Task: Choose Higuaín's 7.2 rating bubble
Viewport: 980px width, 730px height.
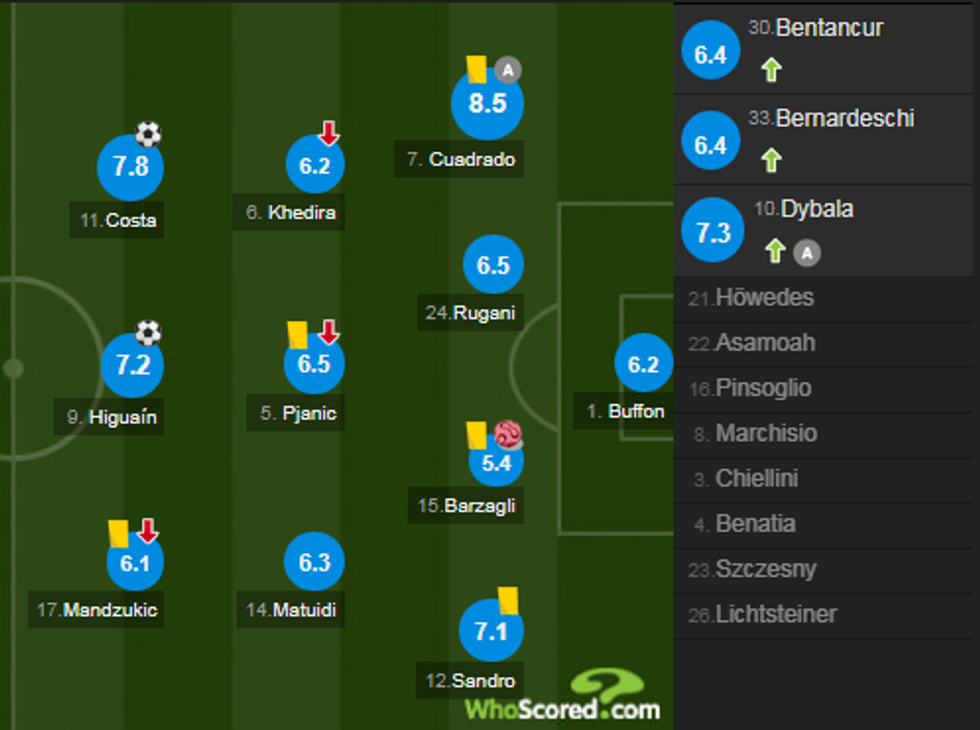Action: [x=132, y=364]
